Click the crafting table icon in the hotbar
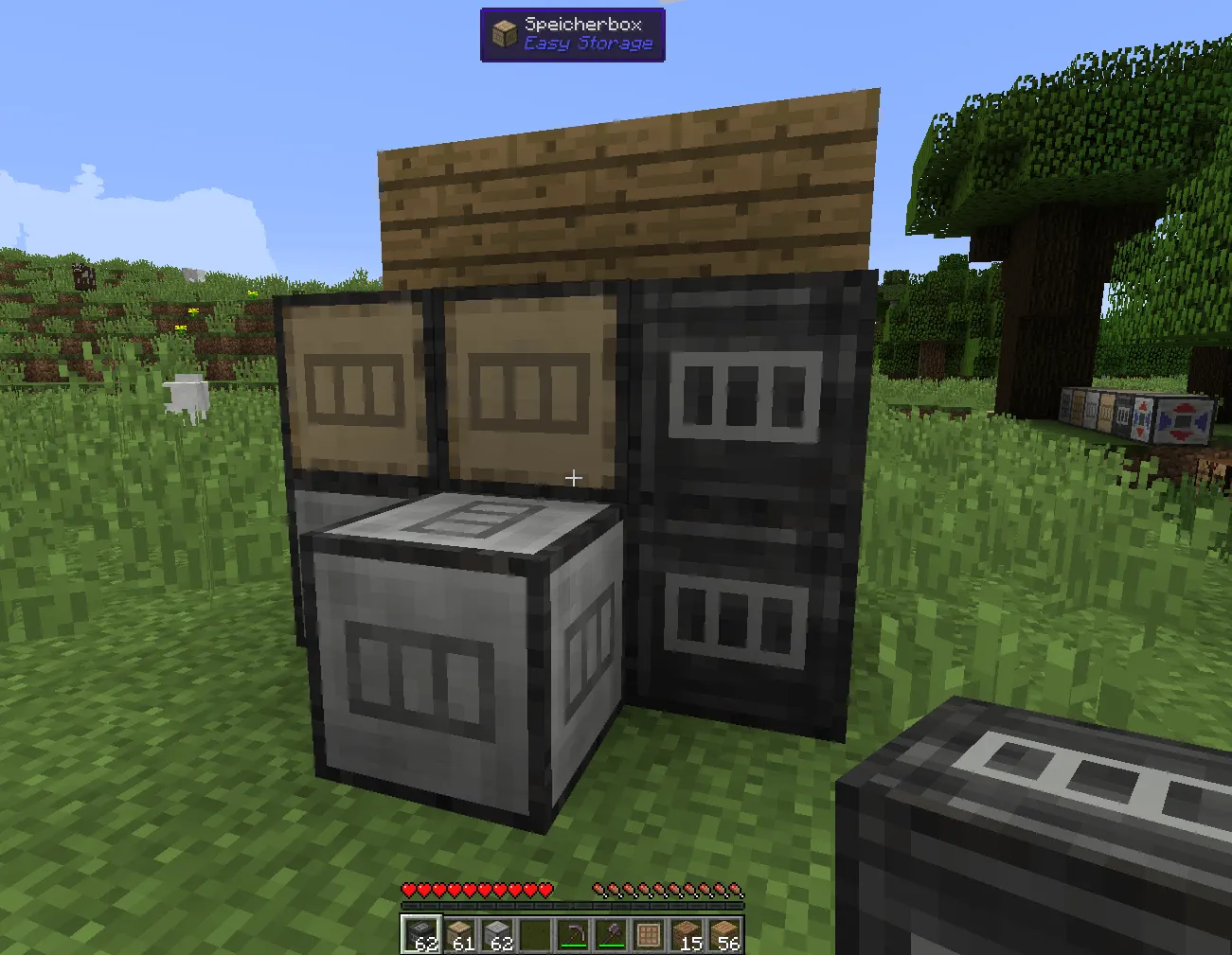Image resolution: width=1232 pixels, height=955 pixels. (x=651, y=932)
